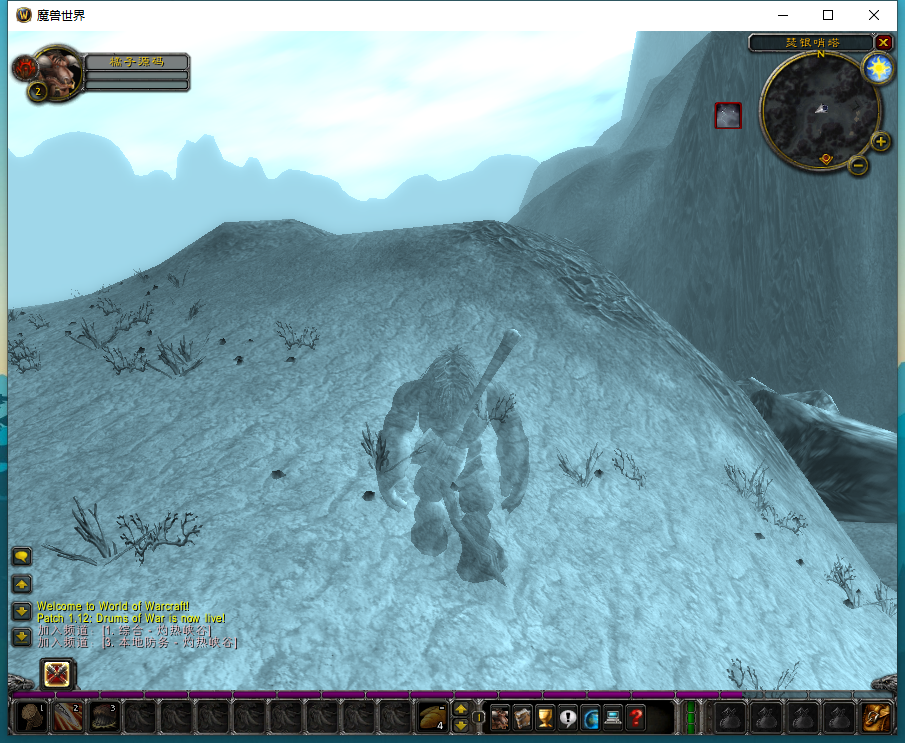Image resolution: width=905 pixels, height=743 pixels.
Task: Switch to the previous action bar page
Action: [460, 725]
